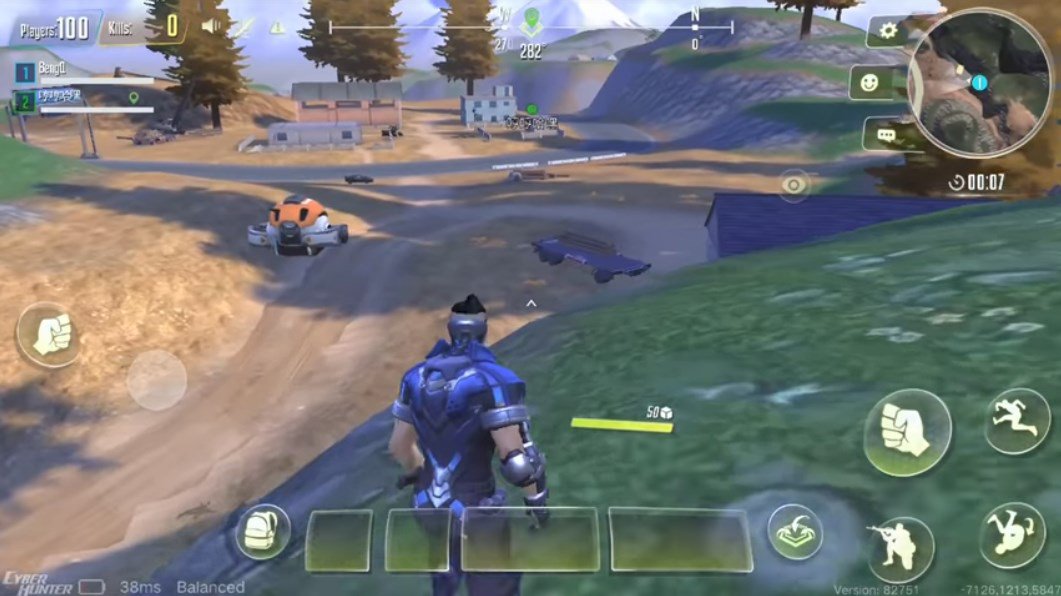This screenshot has width=1061, height=596.
Task: Activate the running figure jump button
Action: click(x=1017, y=420)
